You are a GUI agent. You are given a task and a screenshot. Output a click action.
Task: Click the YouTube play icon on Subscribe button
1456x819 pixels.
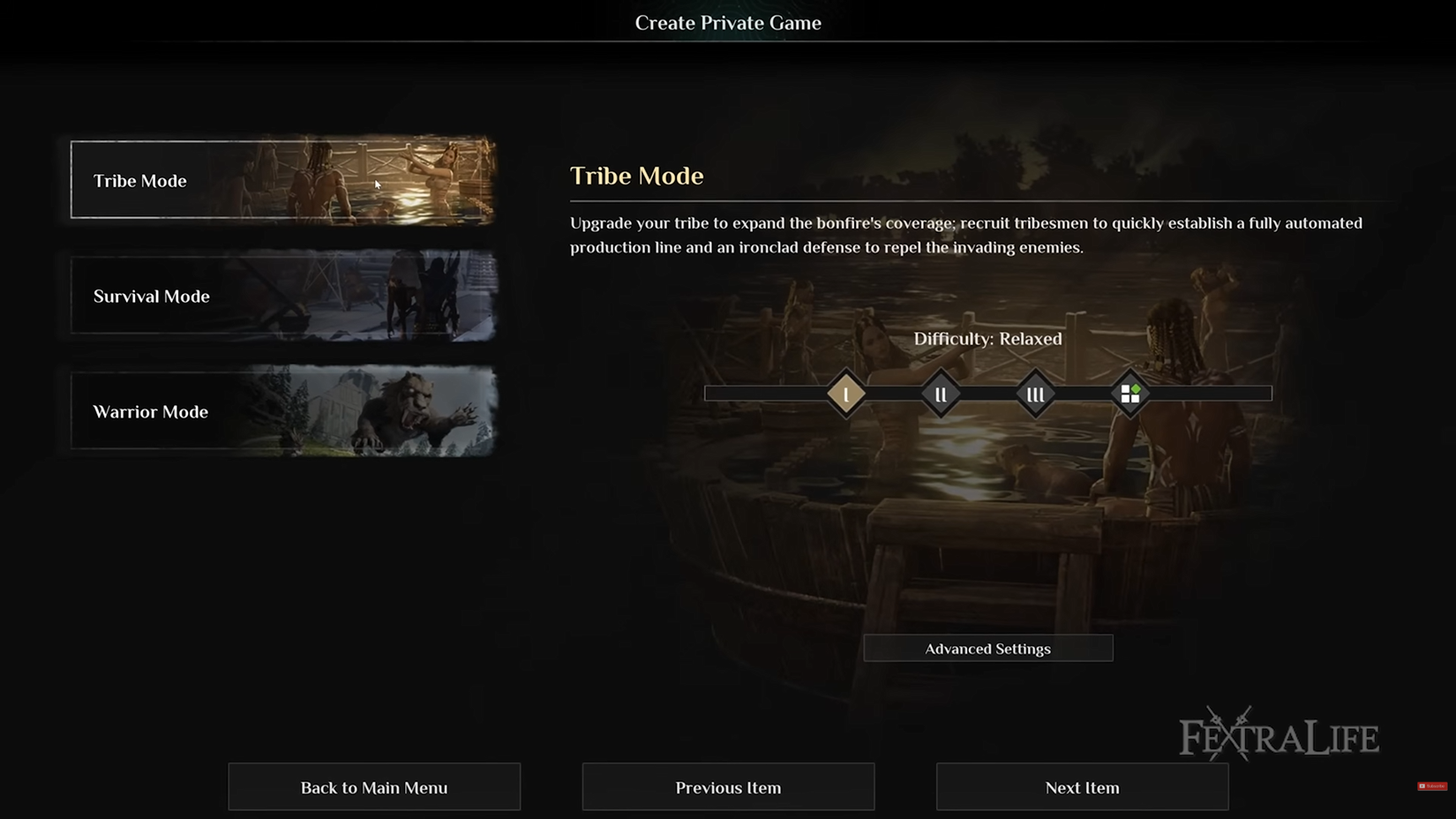coord(1424,785)
